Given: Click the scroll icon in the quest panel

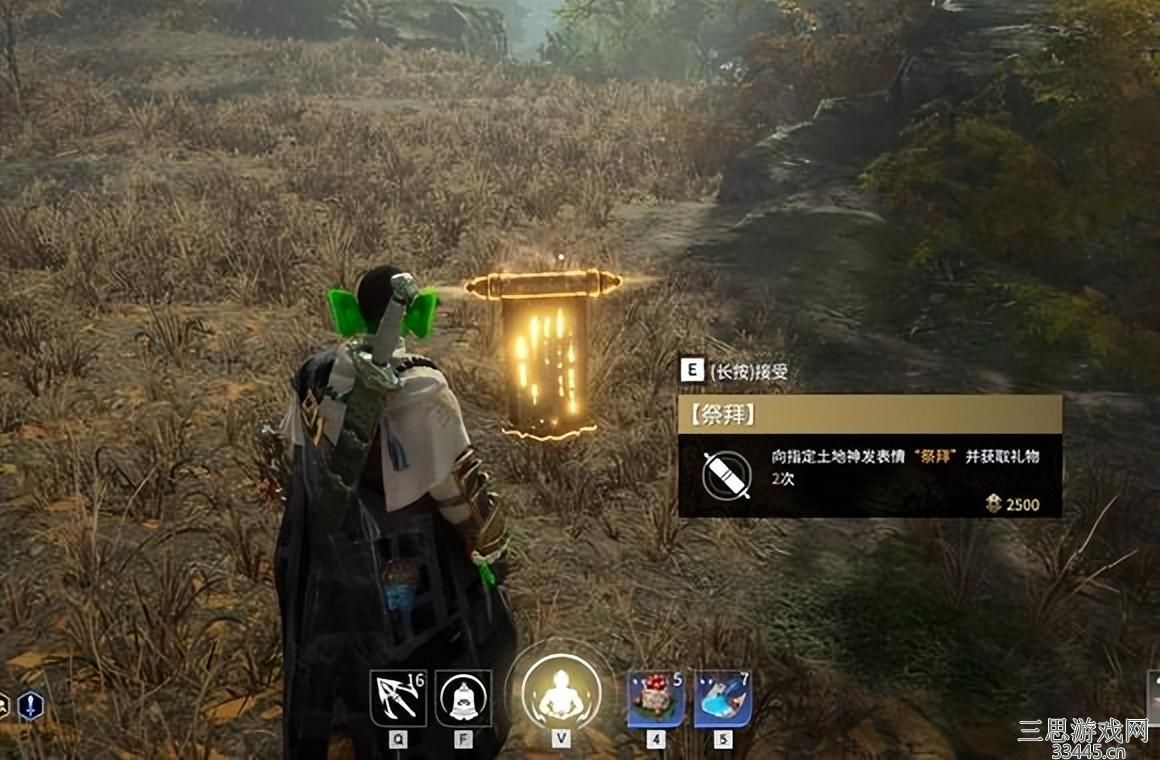Looking at the screenshot, I should [727, 475].
